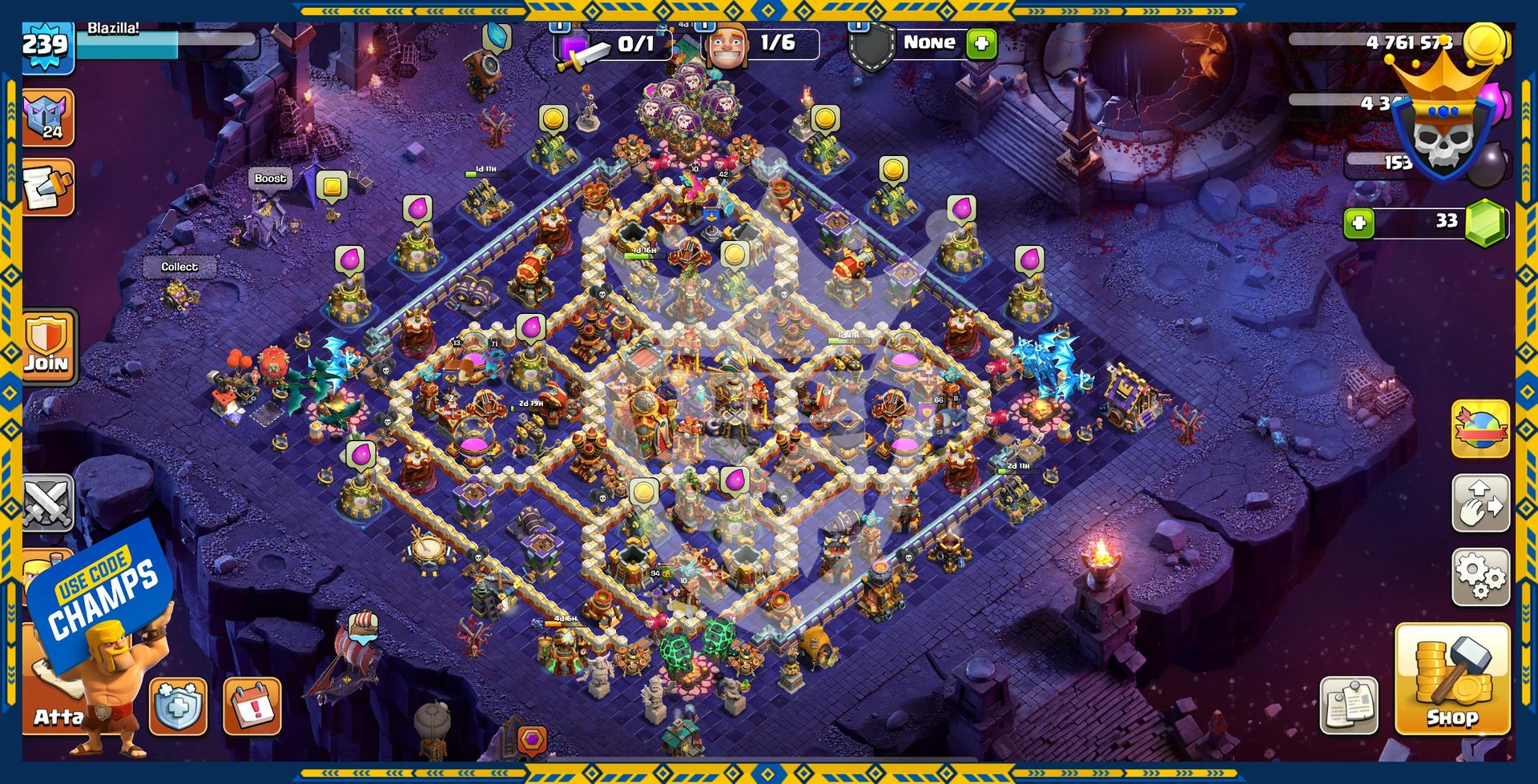Tap the Boost label bubble

point(270,179)
